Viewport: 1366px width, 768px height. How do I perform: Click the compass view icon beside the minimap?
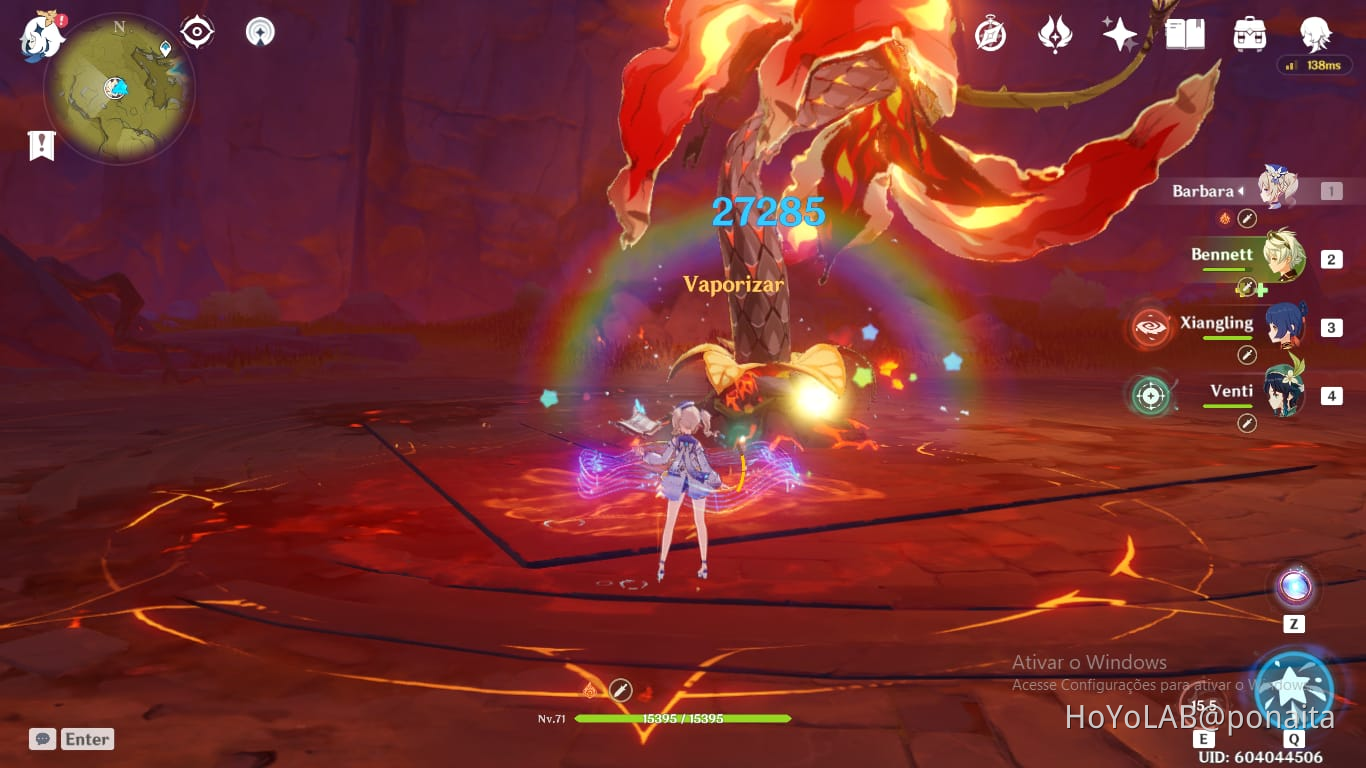click(196, 30)
